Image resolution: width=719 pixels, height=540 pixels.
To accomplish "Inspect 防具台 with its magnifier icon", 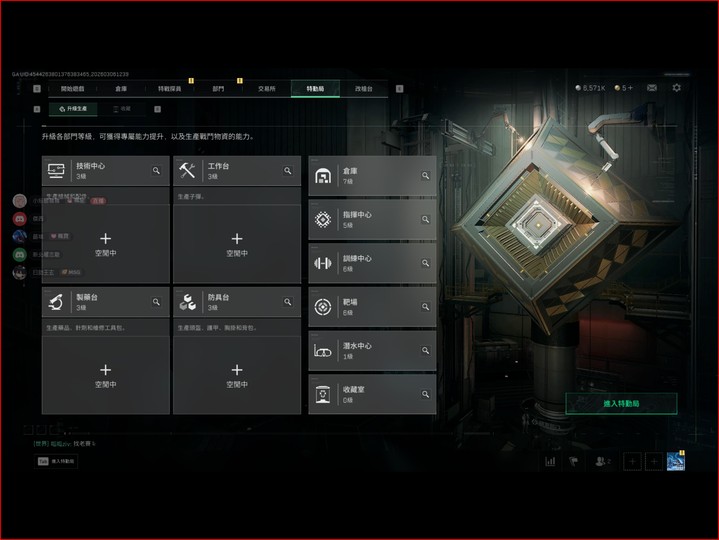I will (287, 301).
